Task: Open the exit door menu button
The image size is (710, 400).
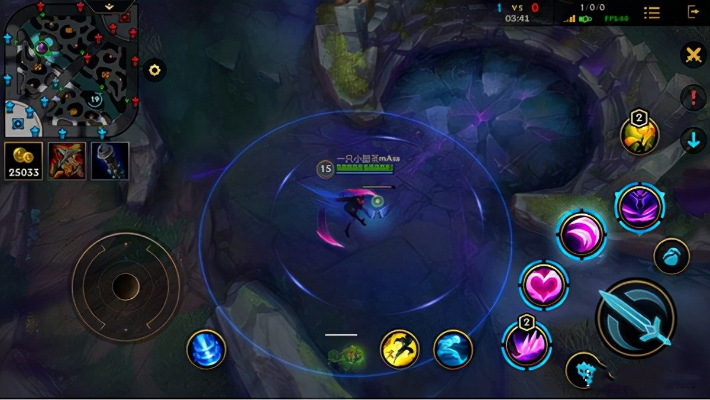Action: coord(693,12)
